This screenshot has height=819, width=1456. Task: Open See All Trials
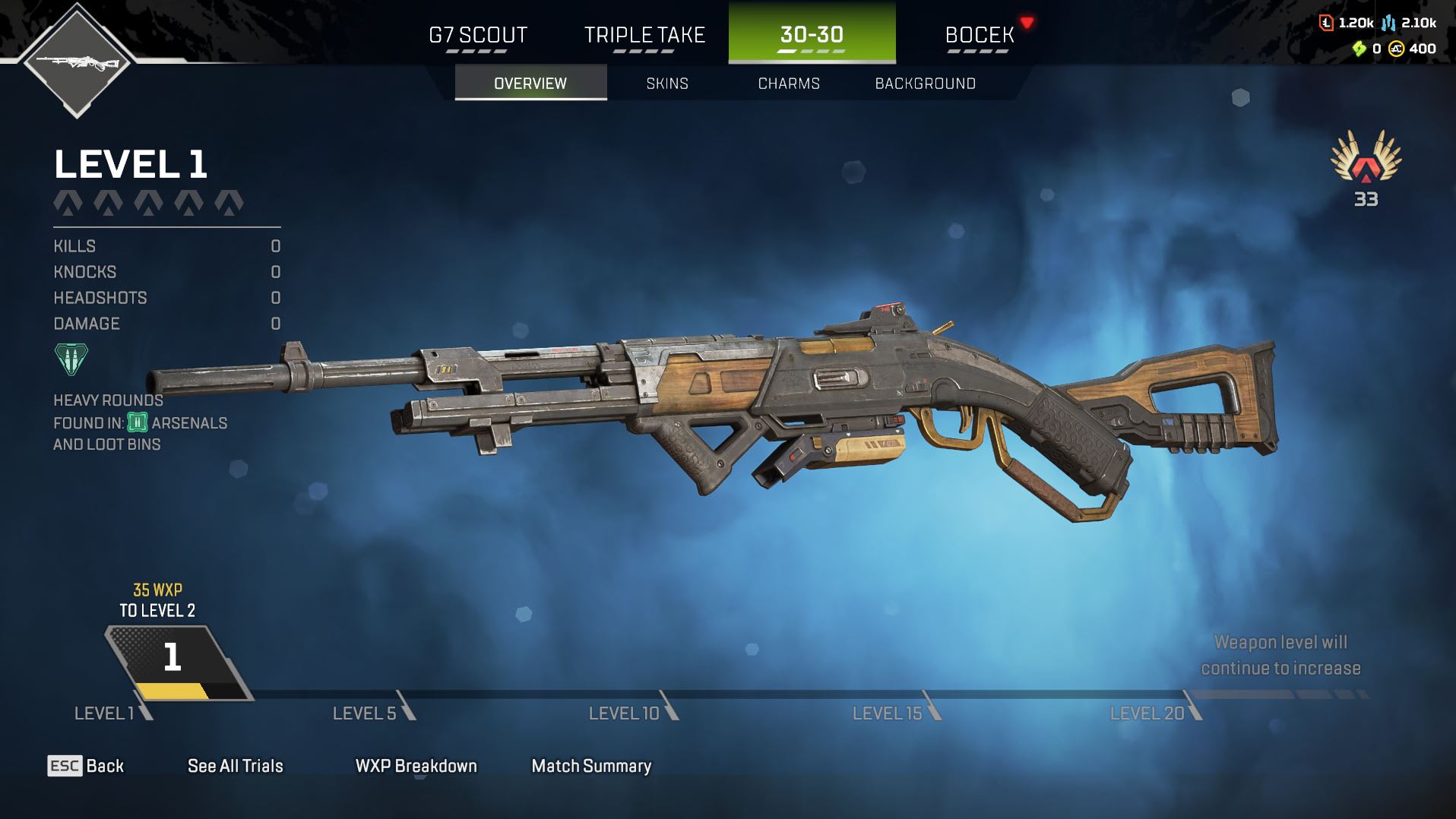235,766
